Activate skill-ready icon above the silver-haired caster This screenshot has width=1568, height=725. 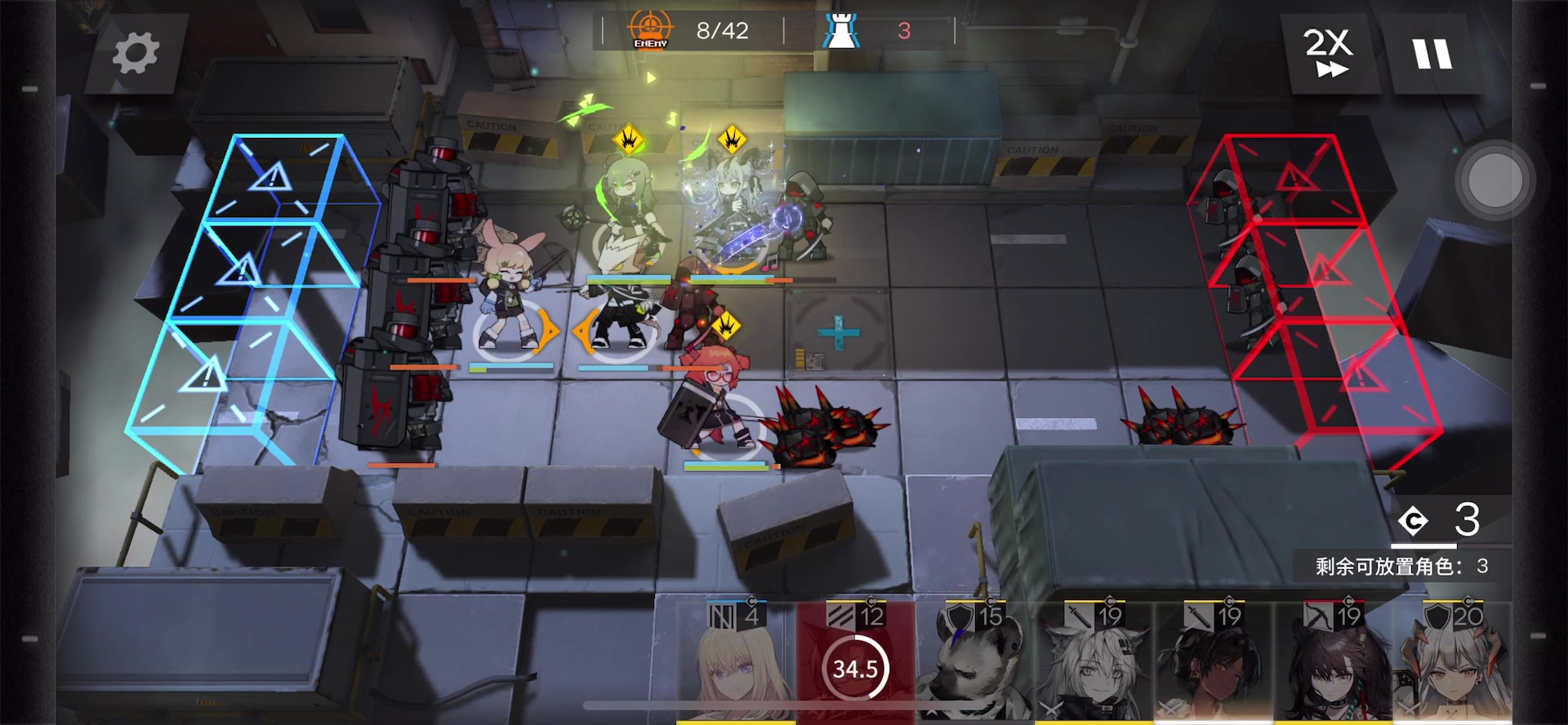pyautogui.click(x=732, y=139)
